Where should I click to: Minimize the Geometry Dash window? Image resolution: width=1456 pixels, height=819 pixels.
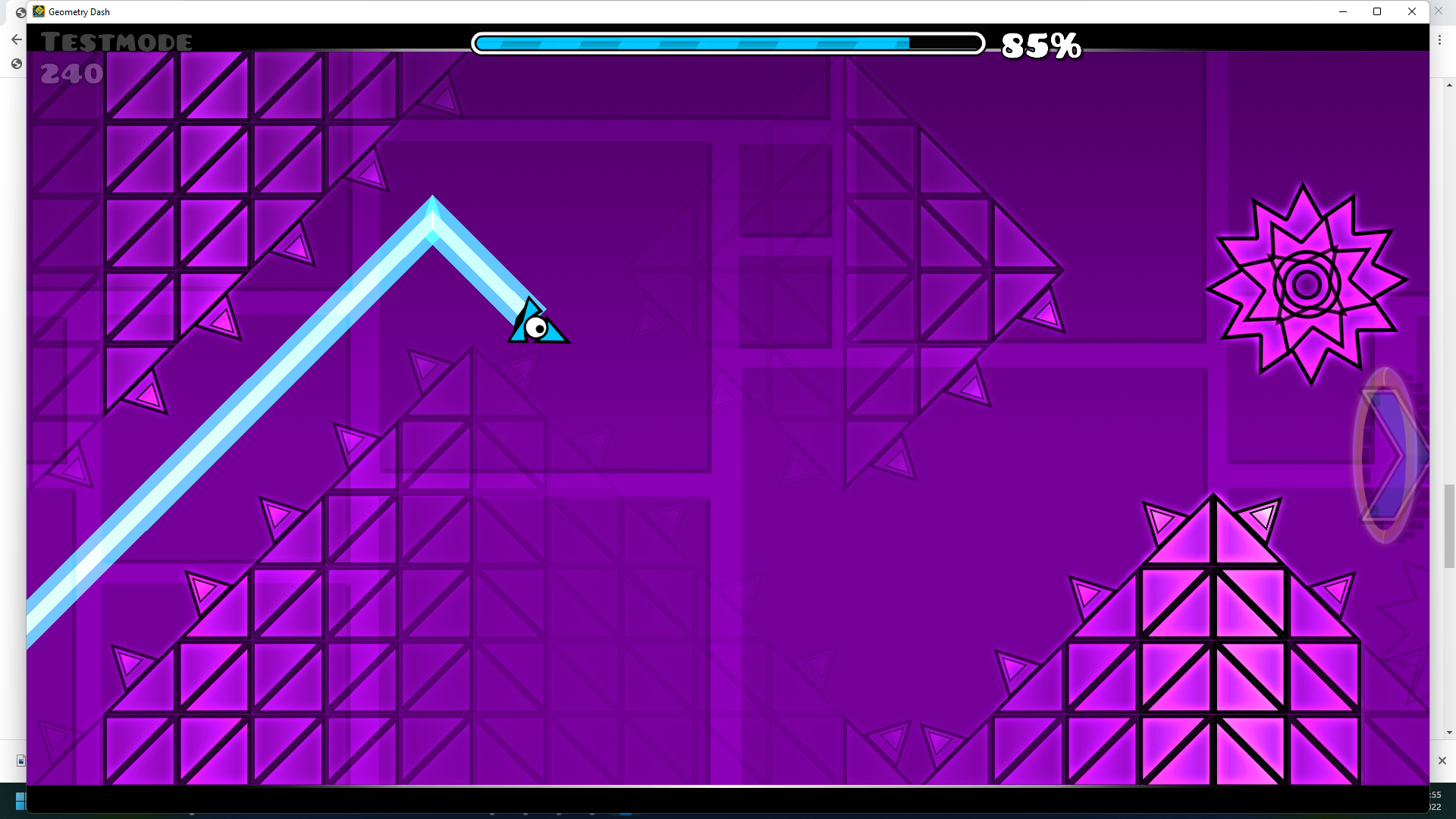1342,11
